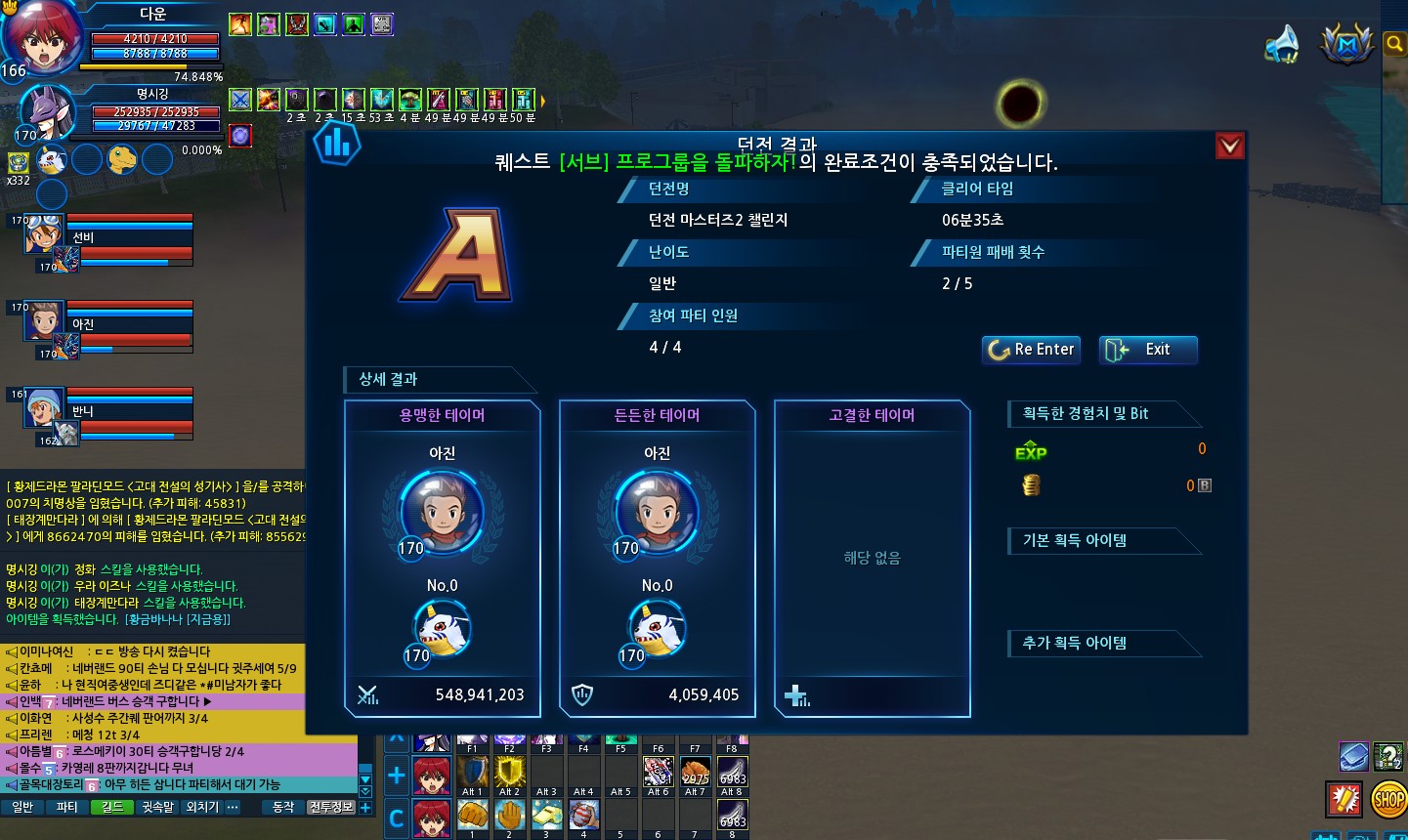Use the roast chicken item in Alt 7

tap(695, 773)
